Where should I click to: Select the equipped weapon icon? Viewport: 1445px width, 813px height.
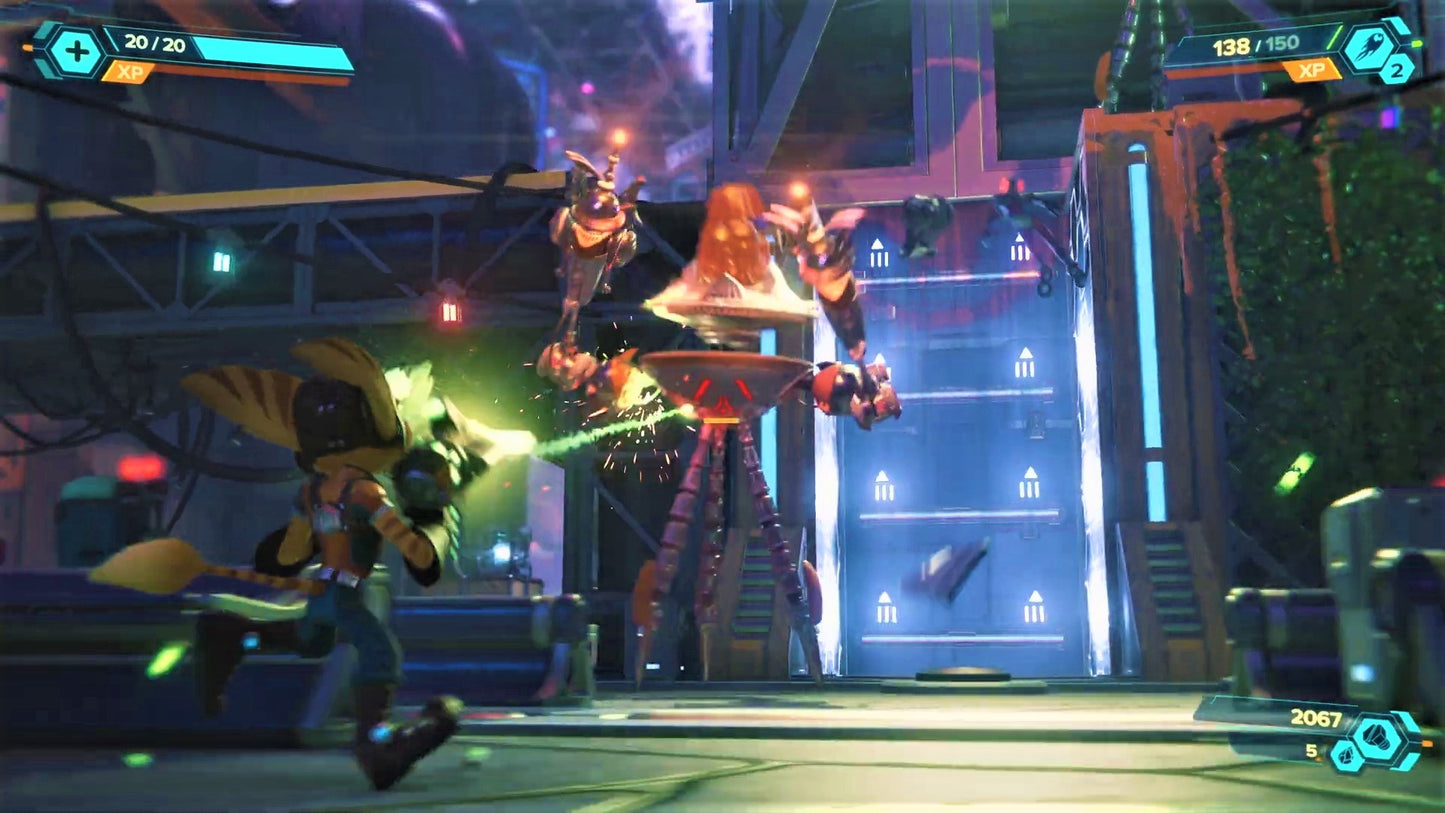pyautogui.click(x=1370, y=49)
